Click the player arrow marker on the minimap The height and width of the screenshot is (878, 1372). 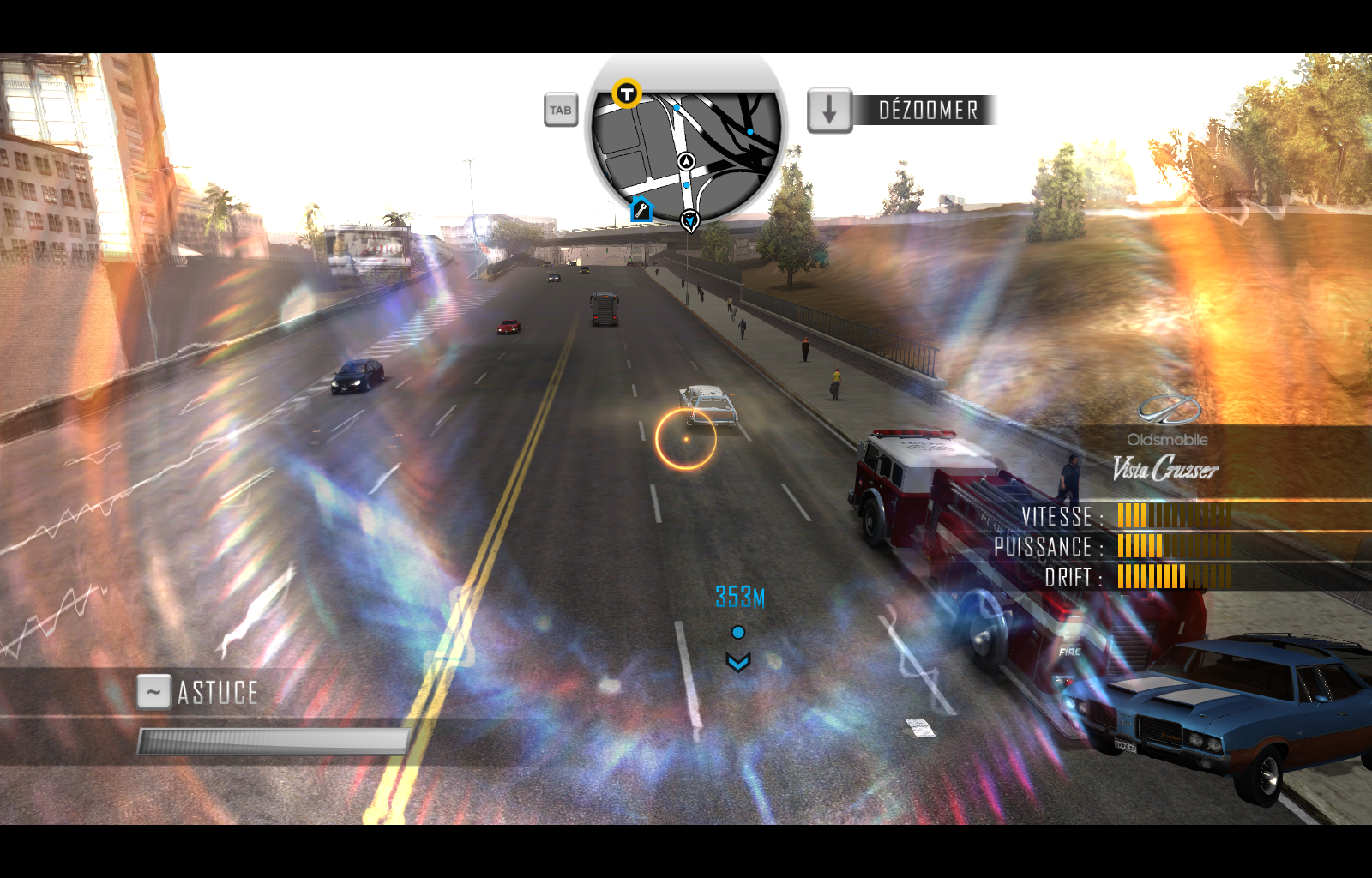[x=687, y=161]
